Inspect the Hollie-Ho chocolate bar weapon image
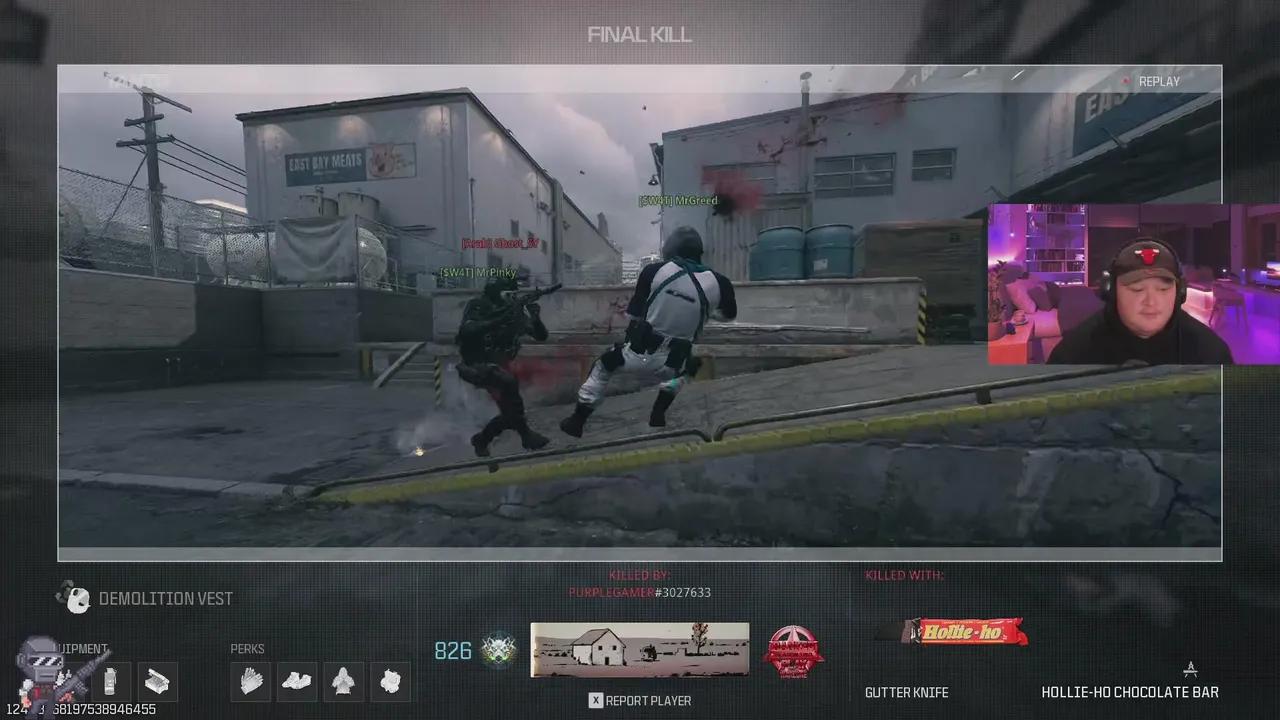This screenshot has height=720, width=1280. [951, 632]
